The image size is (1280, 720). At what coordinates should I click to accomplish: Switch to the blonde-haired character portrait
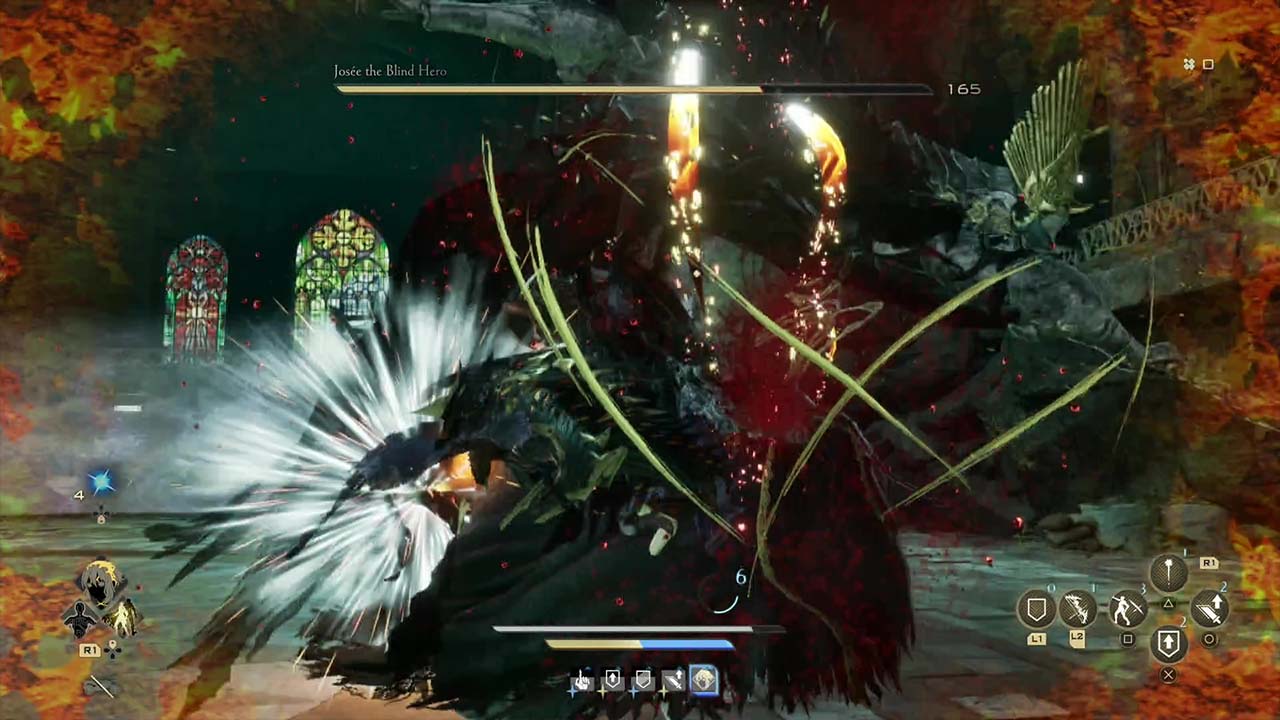pyautogui.click(x=101, y=583)
